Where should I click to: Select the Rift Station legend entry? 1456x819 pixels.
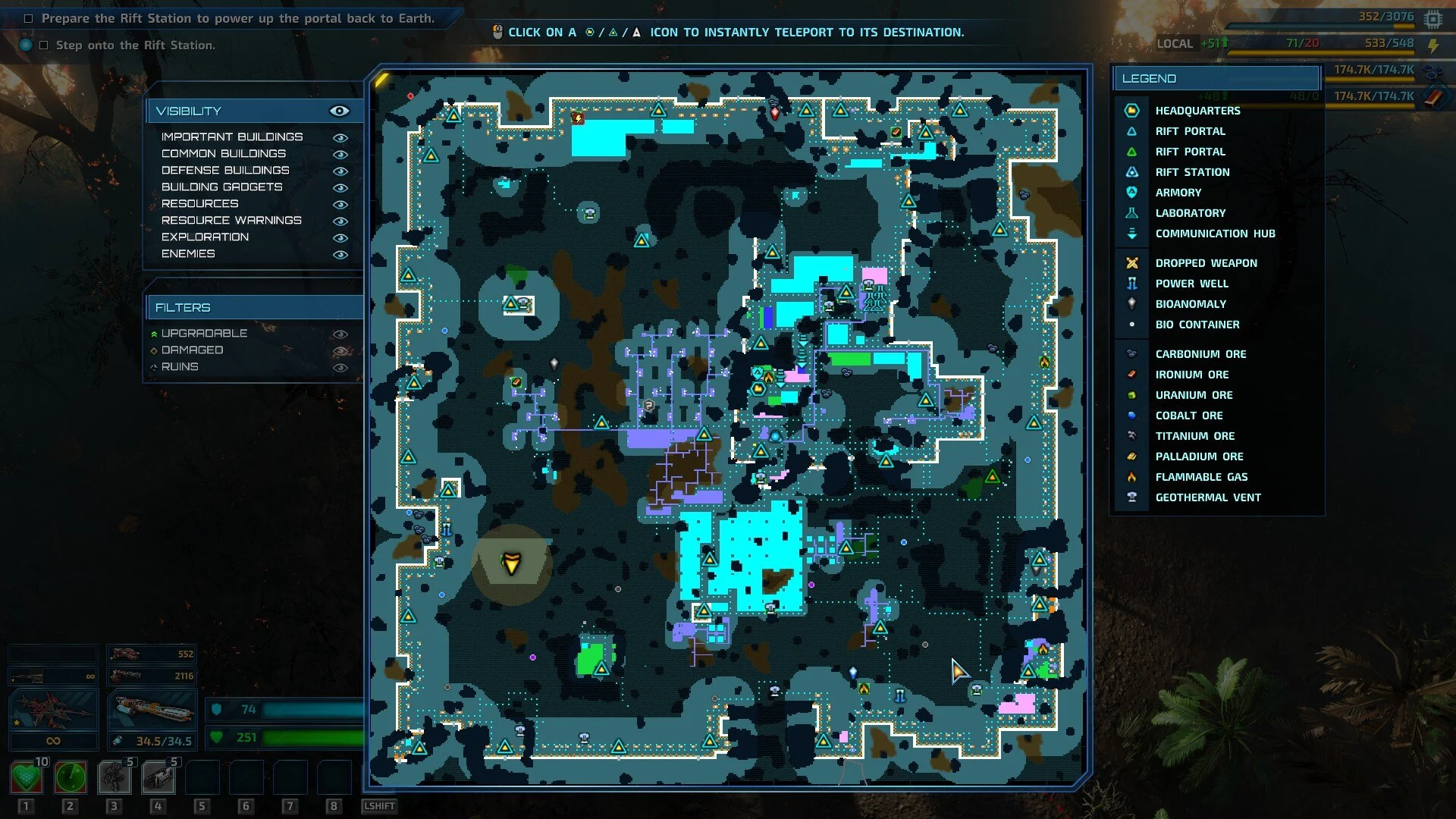tap(1192, 172)
